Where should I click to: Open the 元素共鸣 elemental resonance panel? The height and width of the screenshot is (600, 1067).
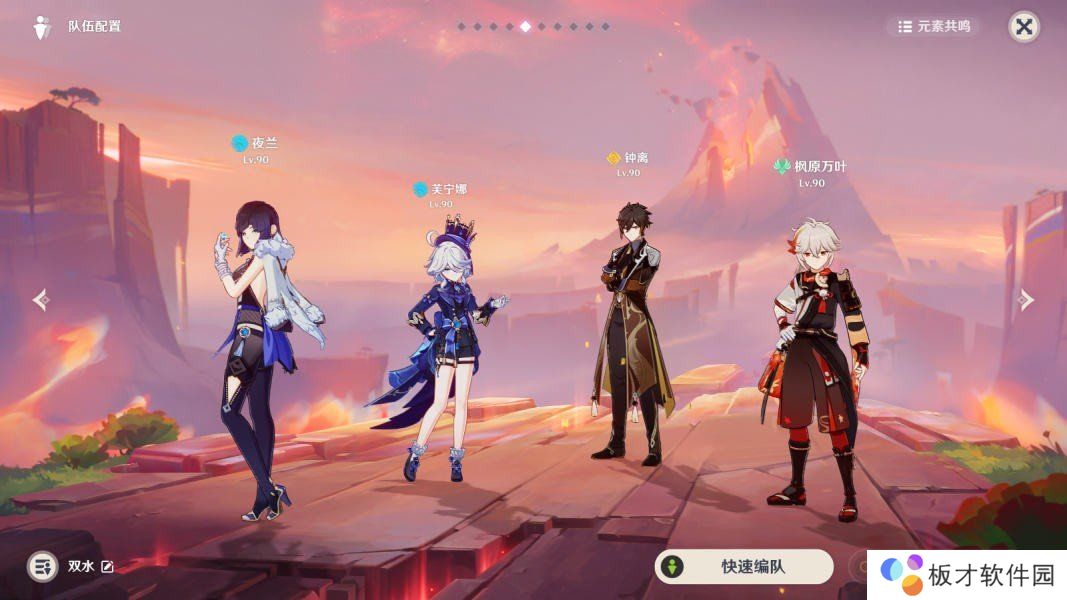click(x=934, y=27)
